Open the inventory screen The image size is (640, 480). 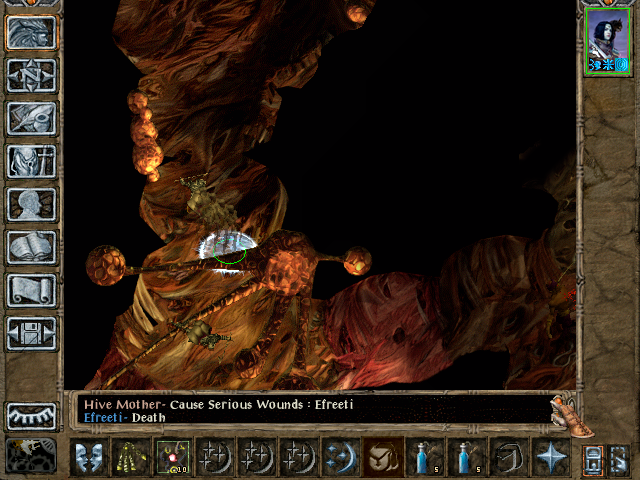tap(31, 161)
